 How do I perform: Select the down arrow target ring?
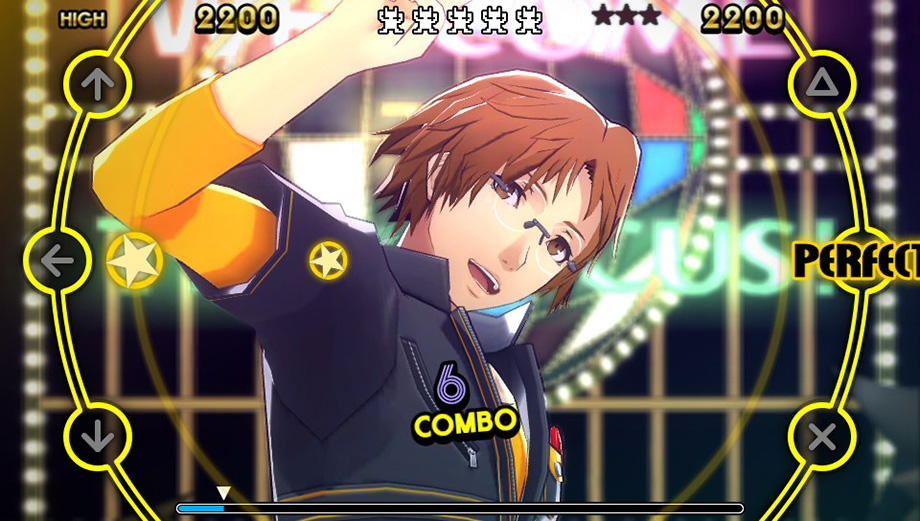[x=98, y=436]
